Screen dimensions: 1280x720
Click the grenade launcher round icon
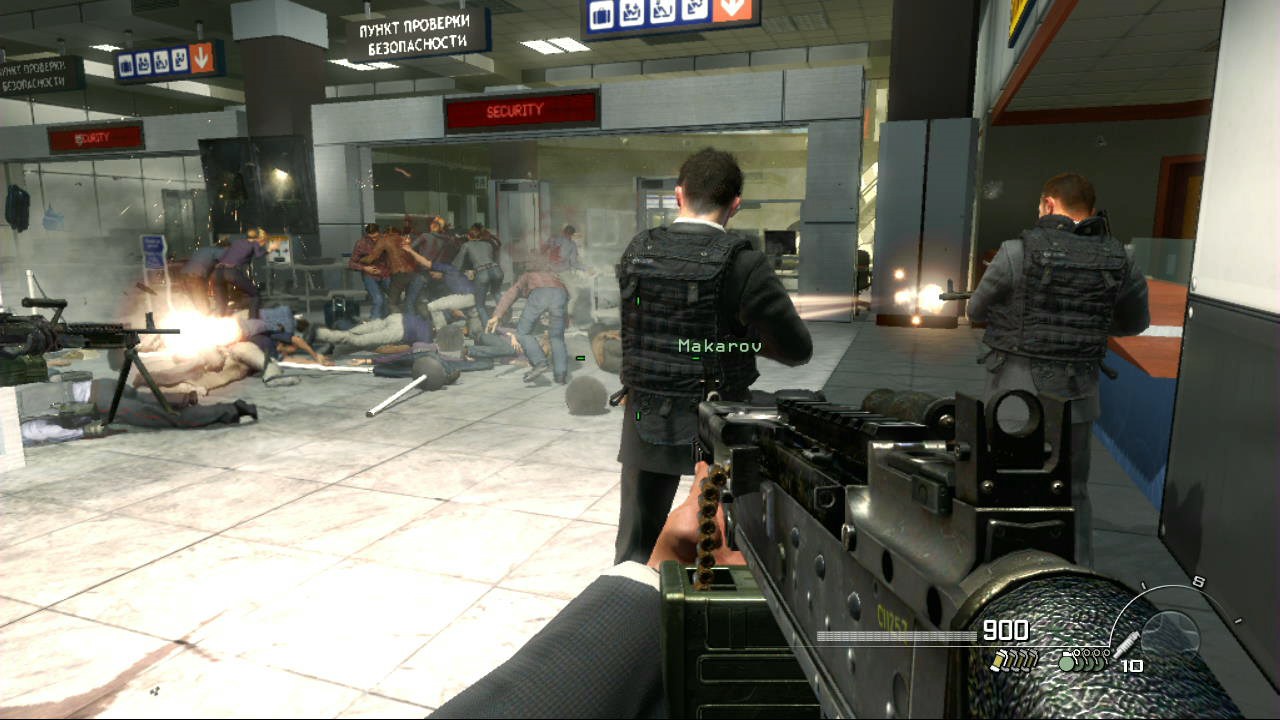click(x=1128, y=646)
